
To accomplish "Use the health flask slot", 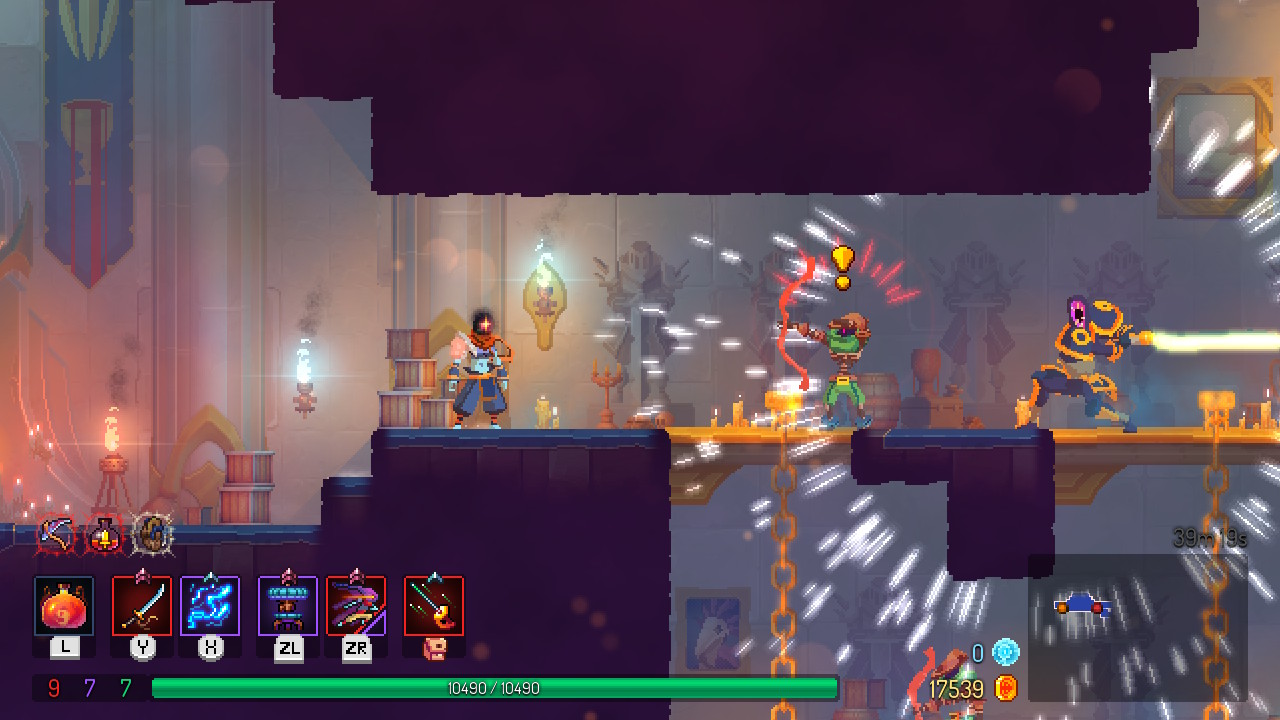I will point(64,606).
